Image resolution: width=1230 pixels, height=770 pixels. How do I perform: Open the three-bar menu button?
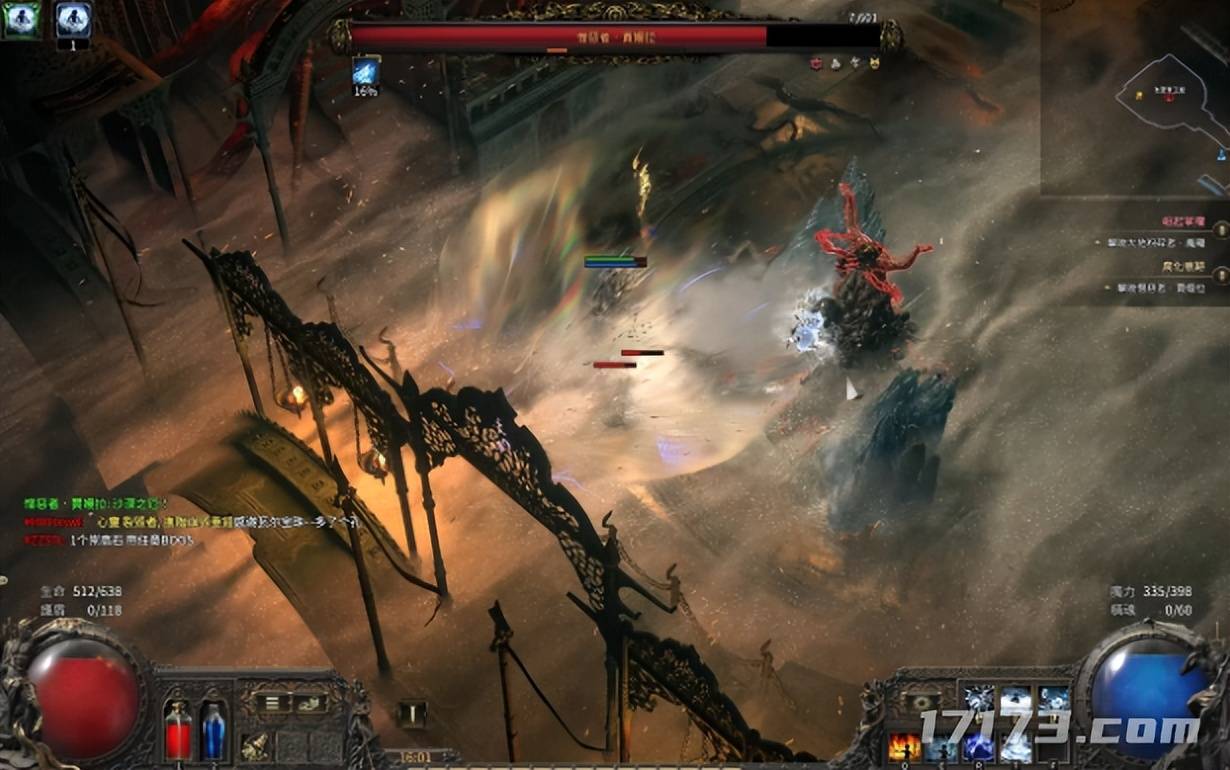[x=273, y=702]
